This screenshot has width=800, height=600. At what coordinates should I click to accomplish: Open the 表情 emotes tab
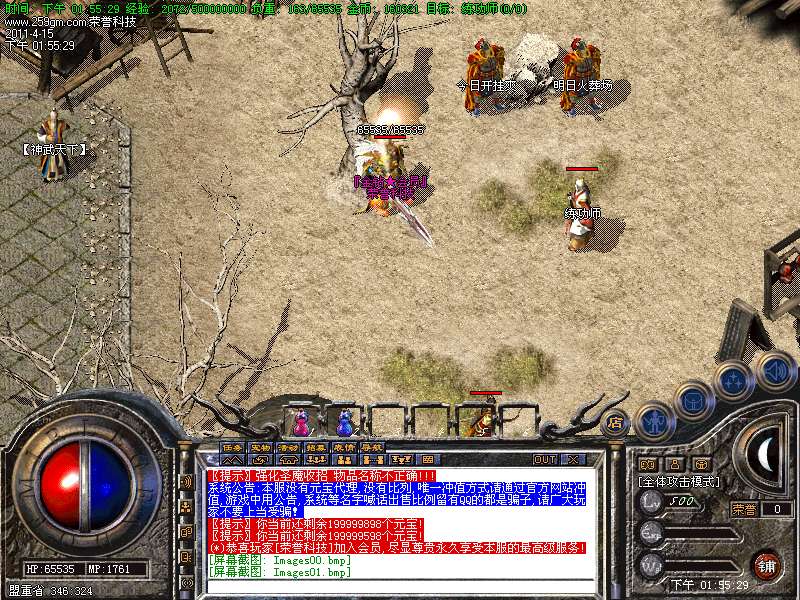(344, 448)
